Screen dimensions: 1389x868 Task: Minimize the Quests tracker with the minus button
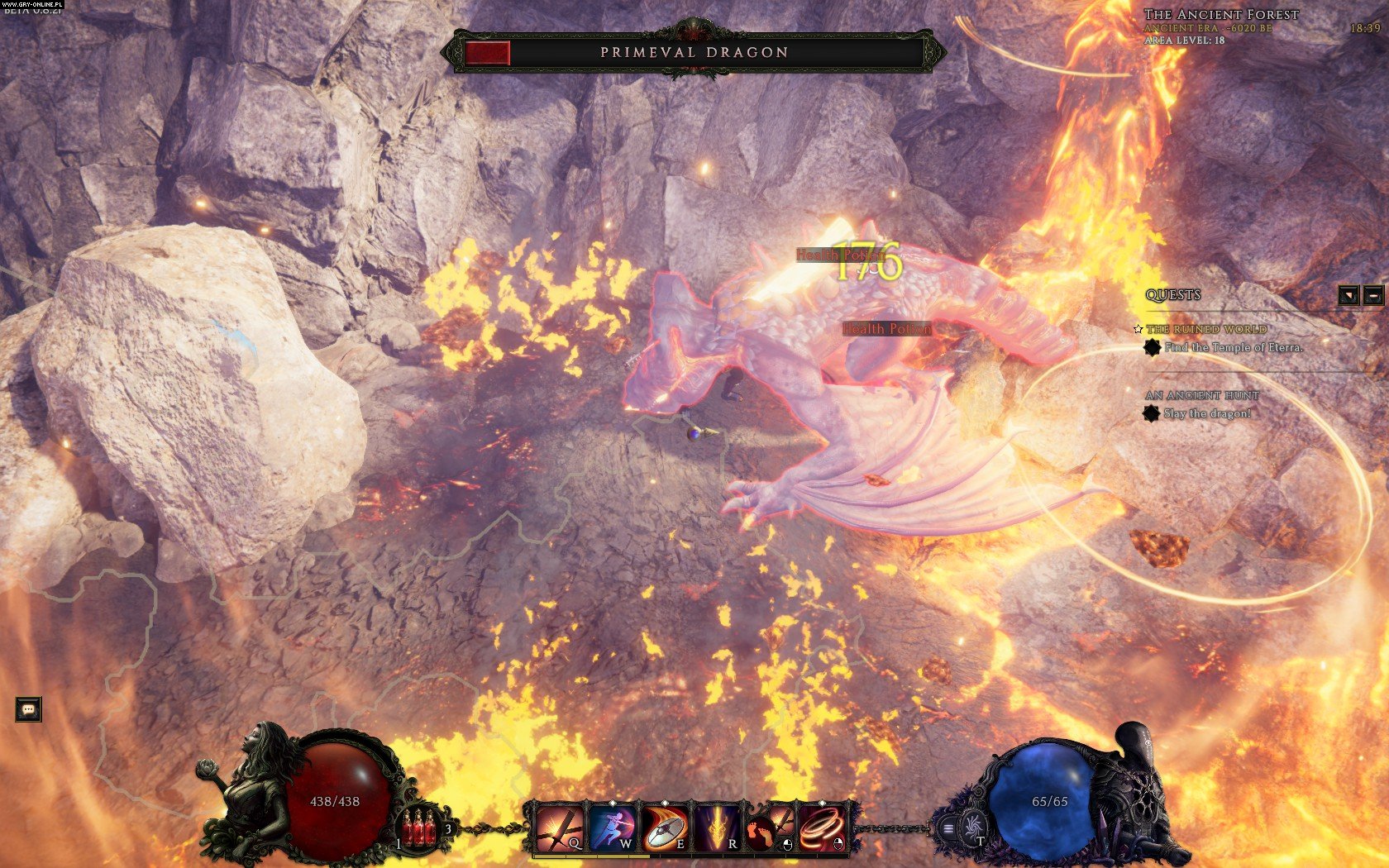[1373, 295]
